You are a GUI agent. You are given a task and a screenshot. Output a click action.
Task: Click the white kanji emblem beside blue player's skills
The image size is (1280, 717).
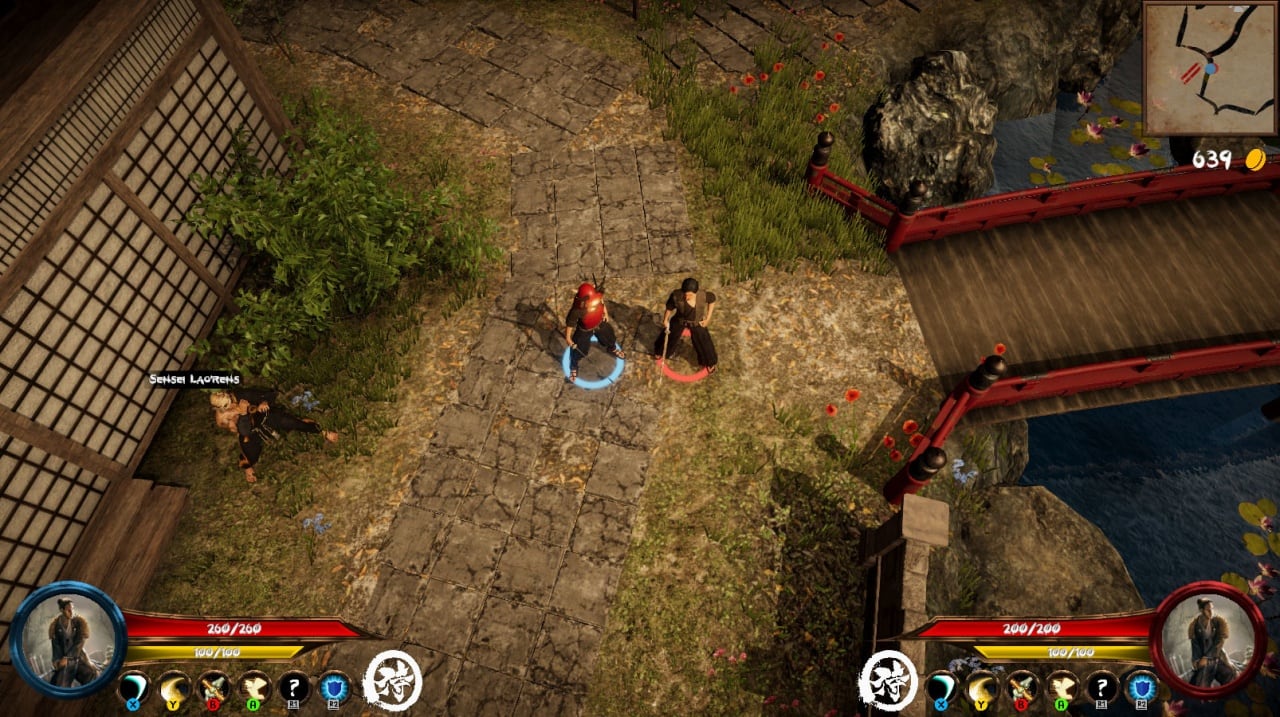[391, 680]
